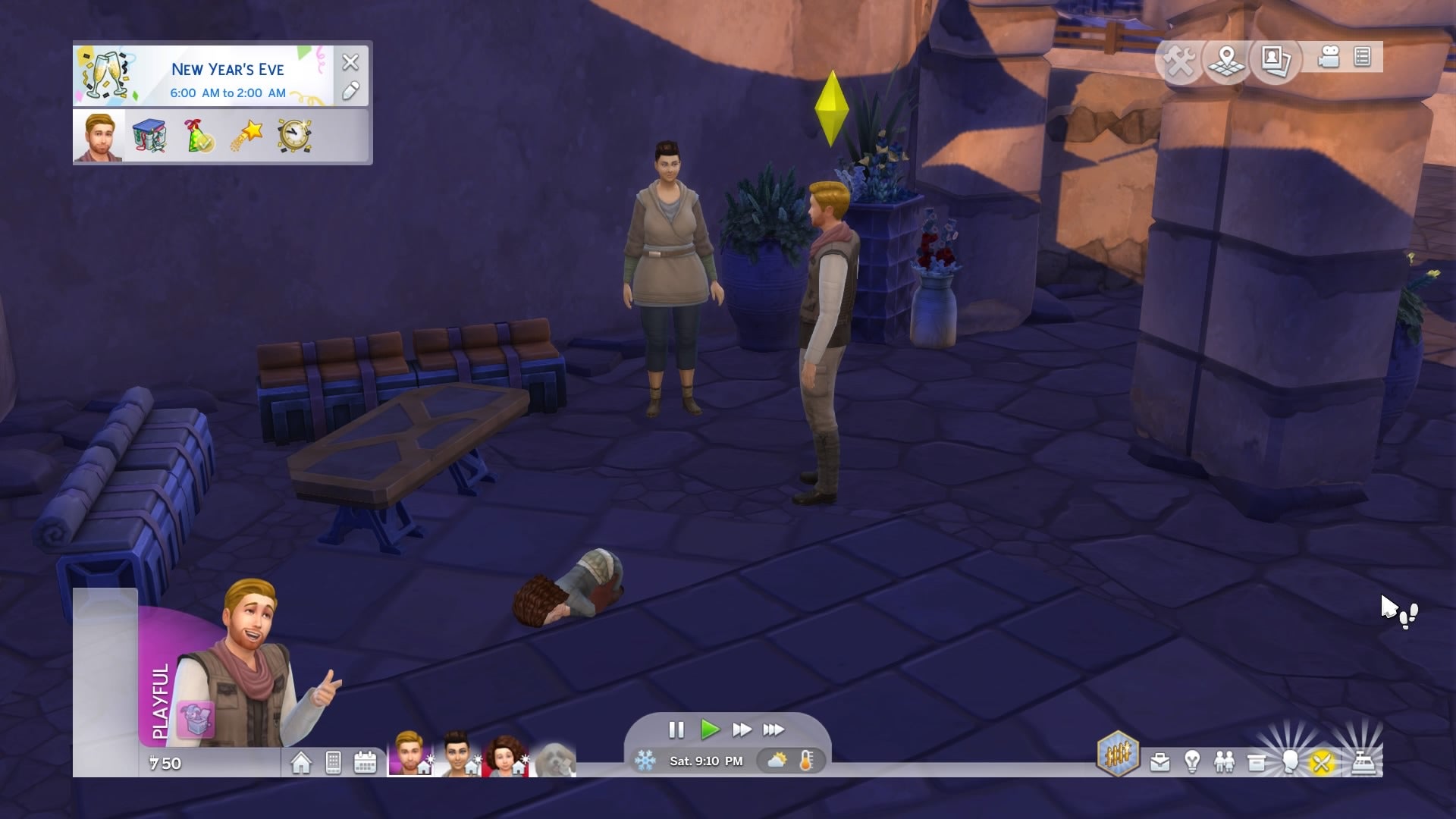Select the curly-haired child Sim portrait
1456x819 pixels.
pyautogui.click(x=504, y=755)
